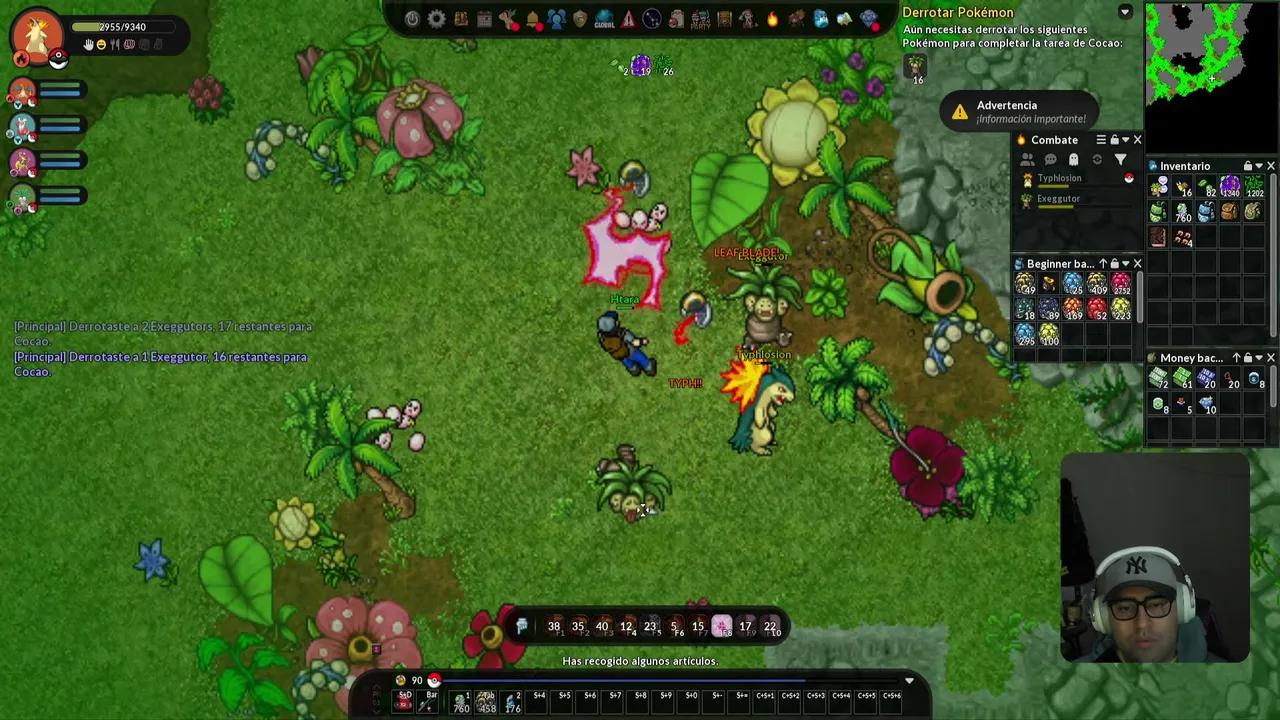
Task: Click the power logout icon
Action: 412,19
